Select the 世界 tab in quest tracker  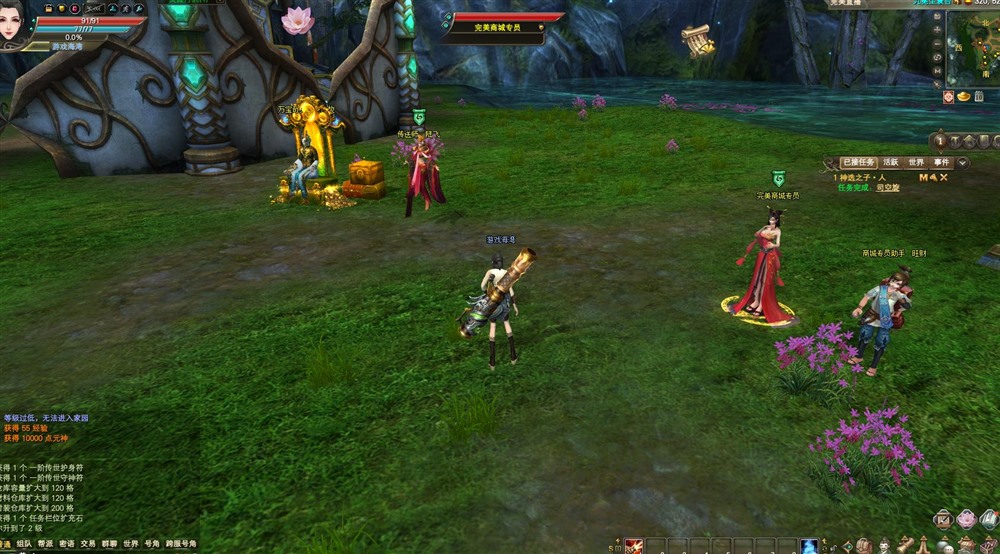coord(916,163)
